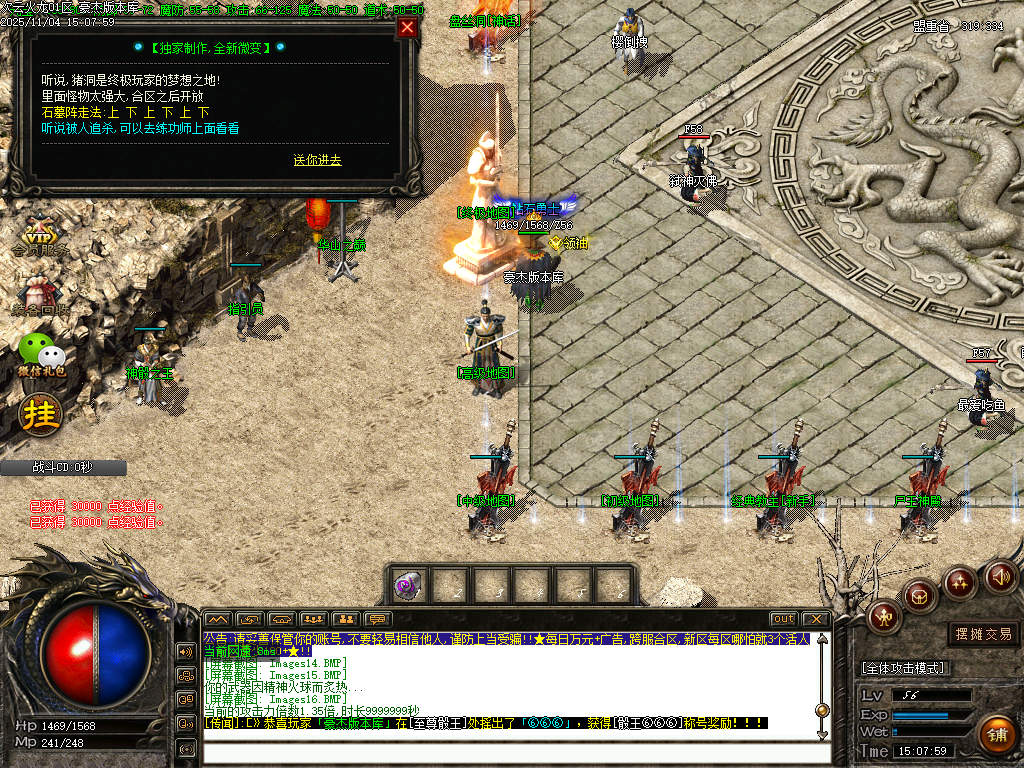Select the purple scroll in the hotbar
This screenshot has height=768, width=1024.
point(407,585)
